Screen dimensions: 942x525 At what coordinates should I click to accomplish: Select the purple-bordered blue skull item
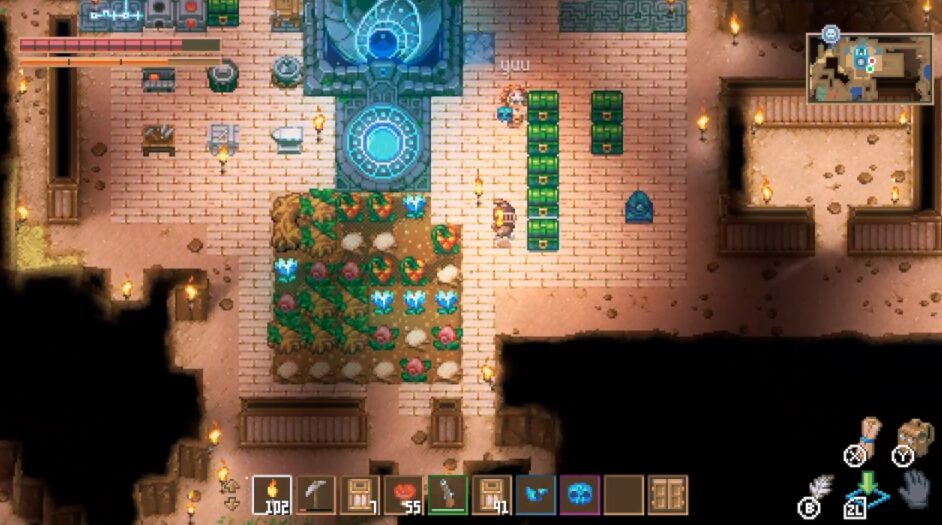pyautogui.click(x=579, y=494)
